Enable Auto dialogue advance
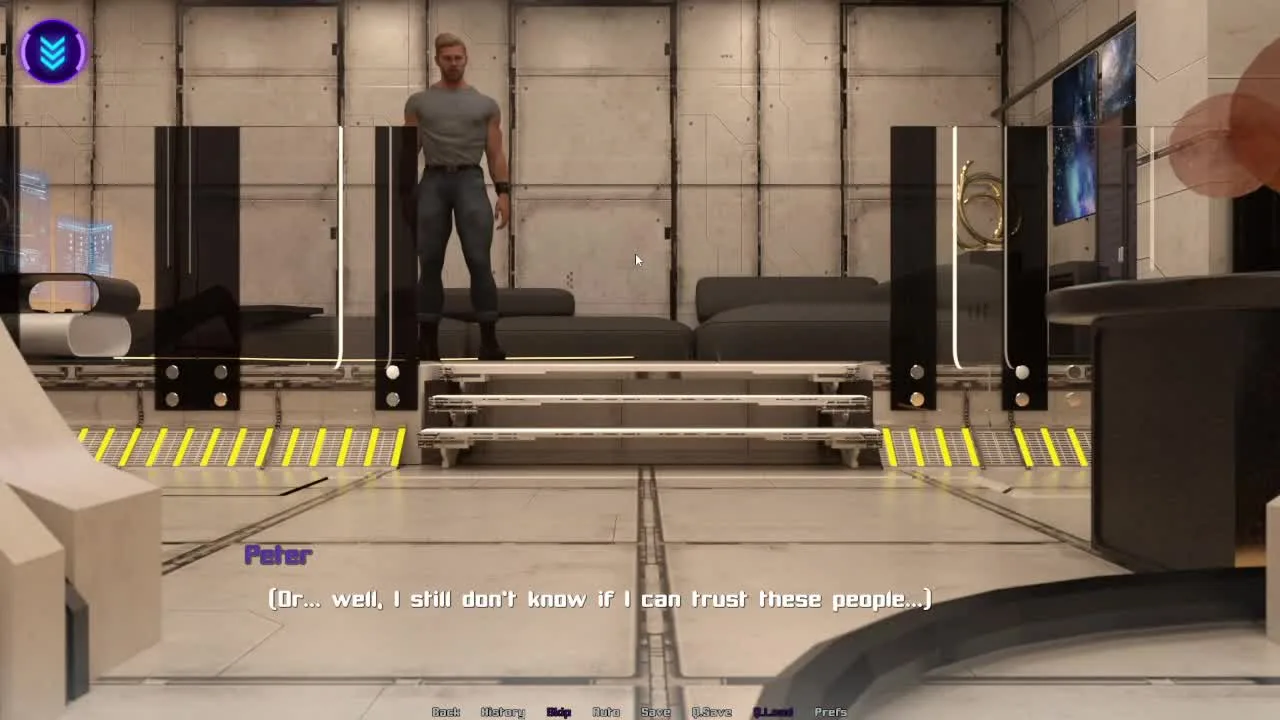The image size is (1280, 720). click(x=606, y=712)
